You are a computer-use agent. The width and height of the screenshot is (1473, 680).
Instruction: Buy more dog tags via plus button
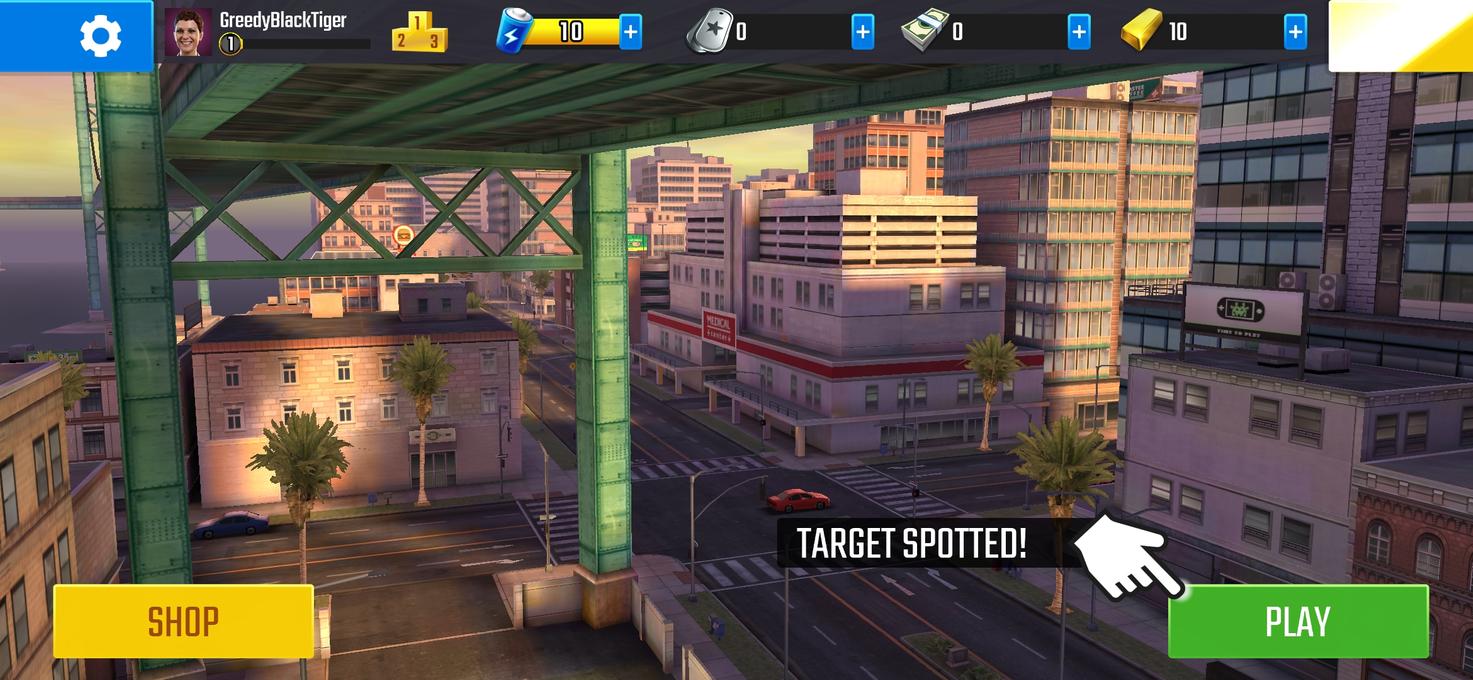862,32
